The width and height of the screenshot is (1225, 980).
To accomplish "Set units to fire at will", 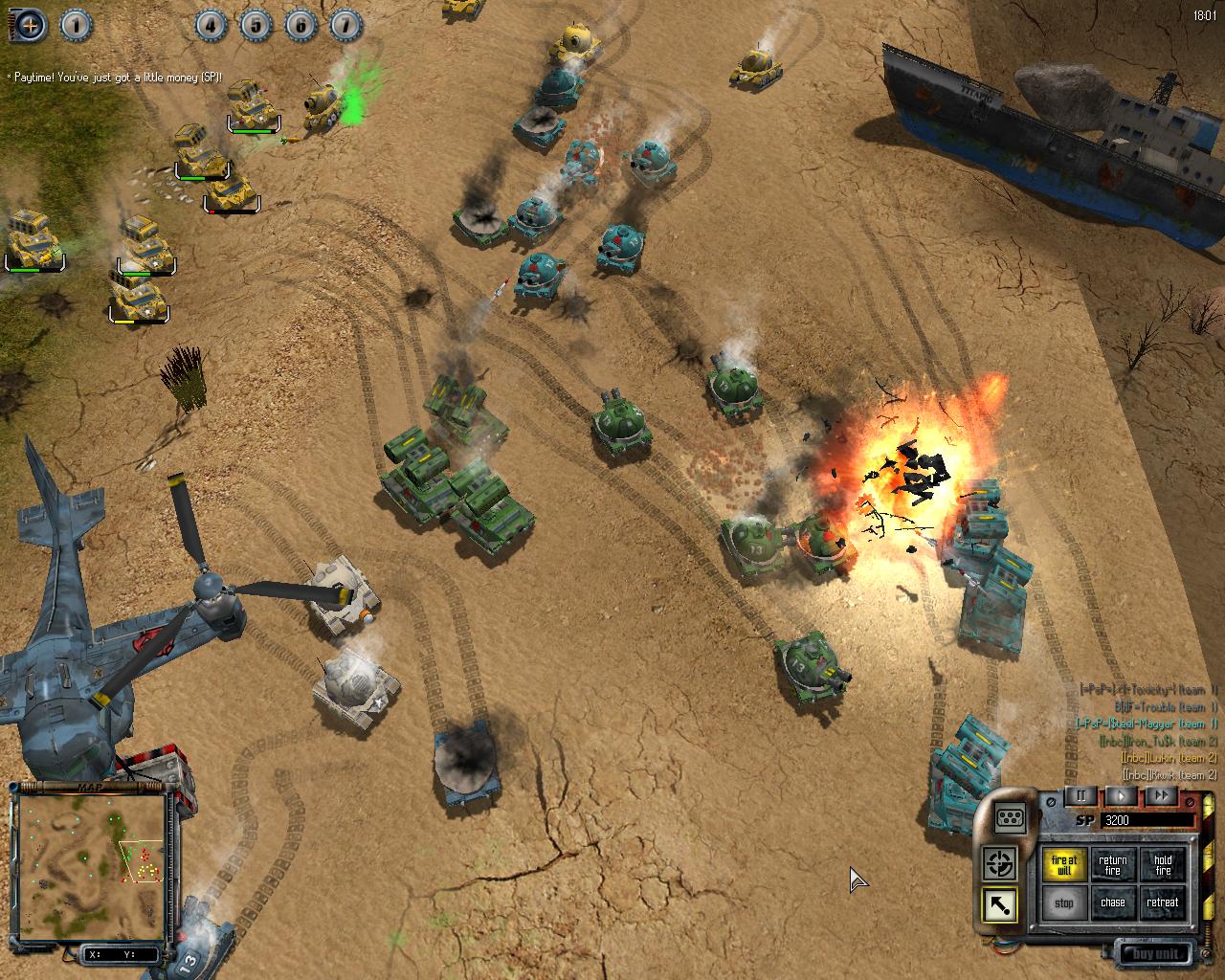I will [x=1063, y=865].
